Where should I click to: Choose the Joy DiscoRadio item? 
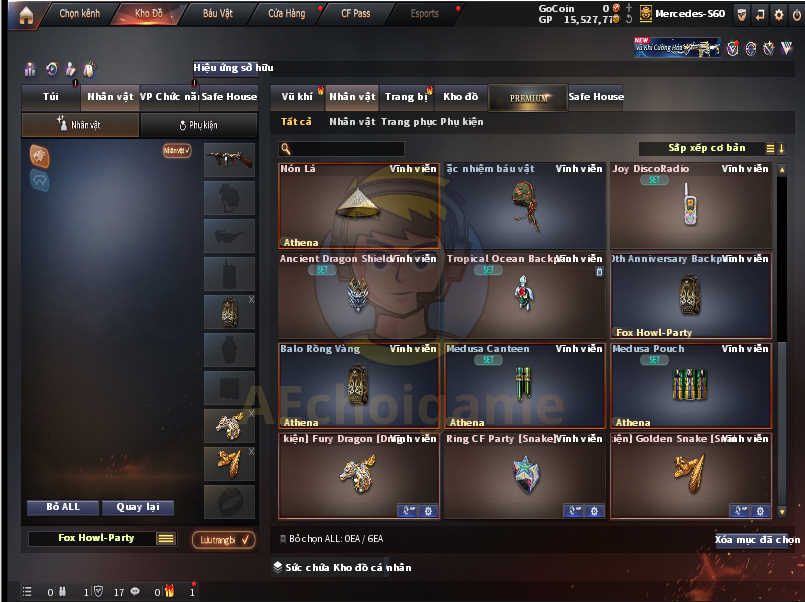690,205
